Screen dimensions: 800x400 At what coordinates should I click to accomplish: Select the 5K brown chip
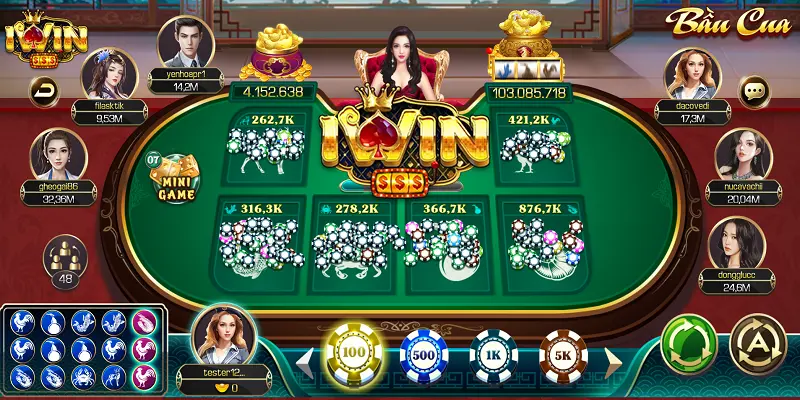tap(563, 356)
